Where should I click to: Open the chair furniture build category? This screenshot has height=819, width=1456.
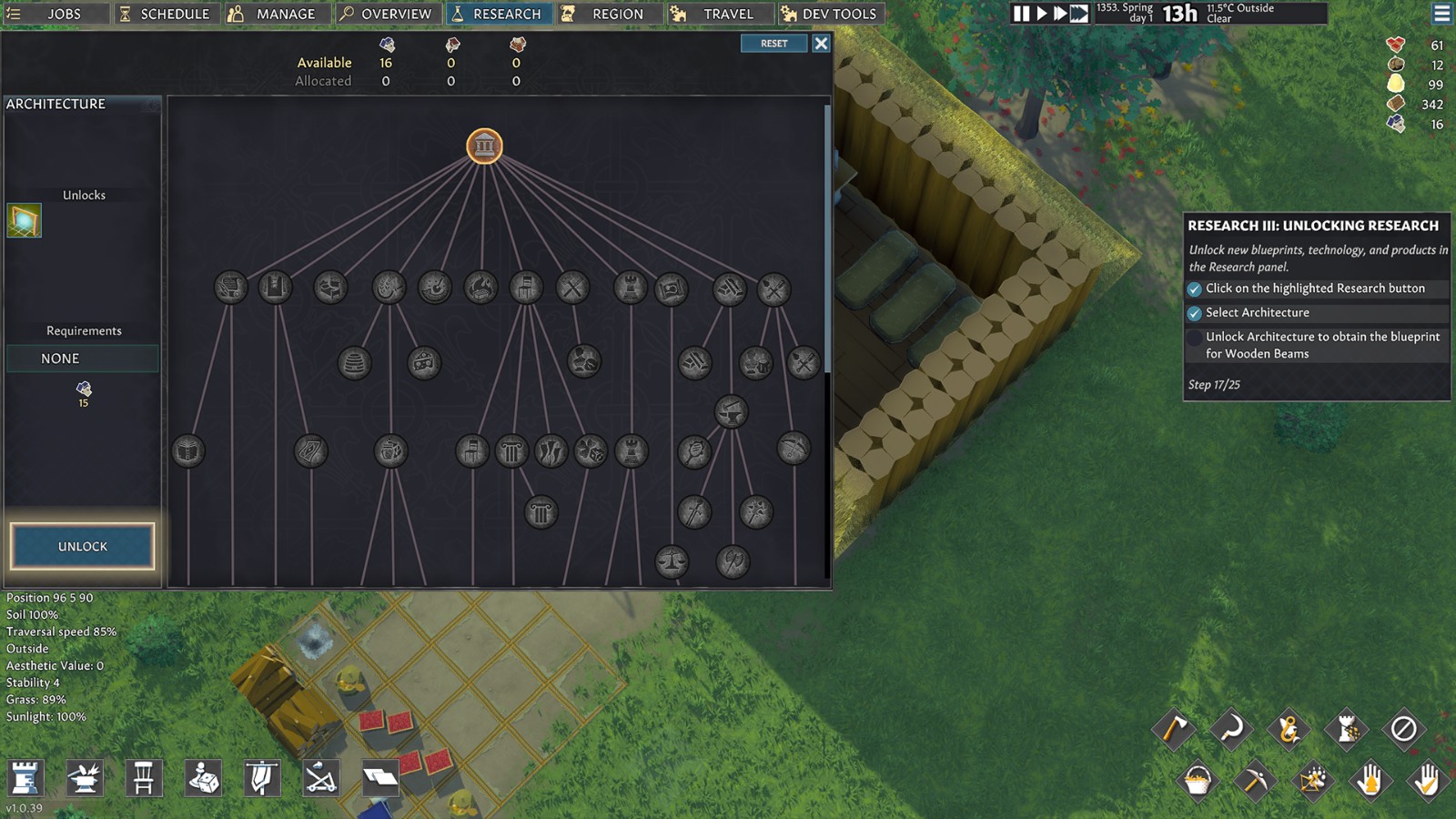(x=144, y=778)
